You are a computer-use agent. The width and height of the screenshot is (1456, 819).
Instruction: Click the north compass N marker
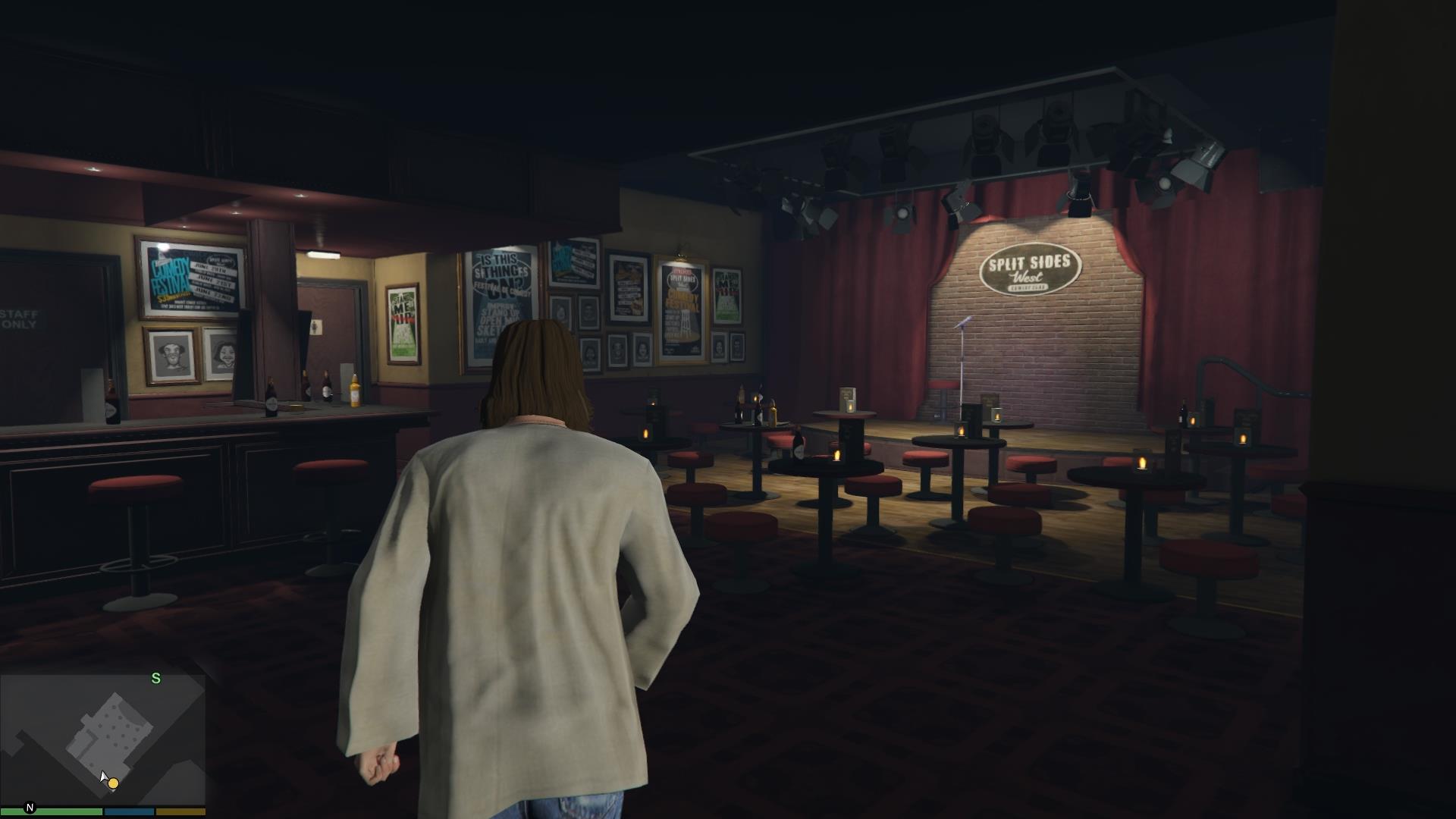tap(30, 808)
